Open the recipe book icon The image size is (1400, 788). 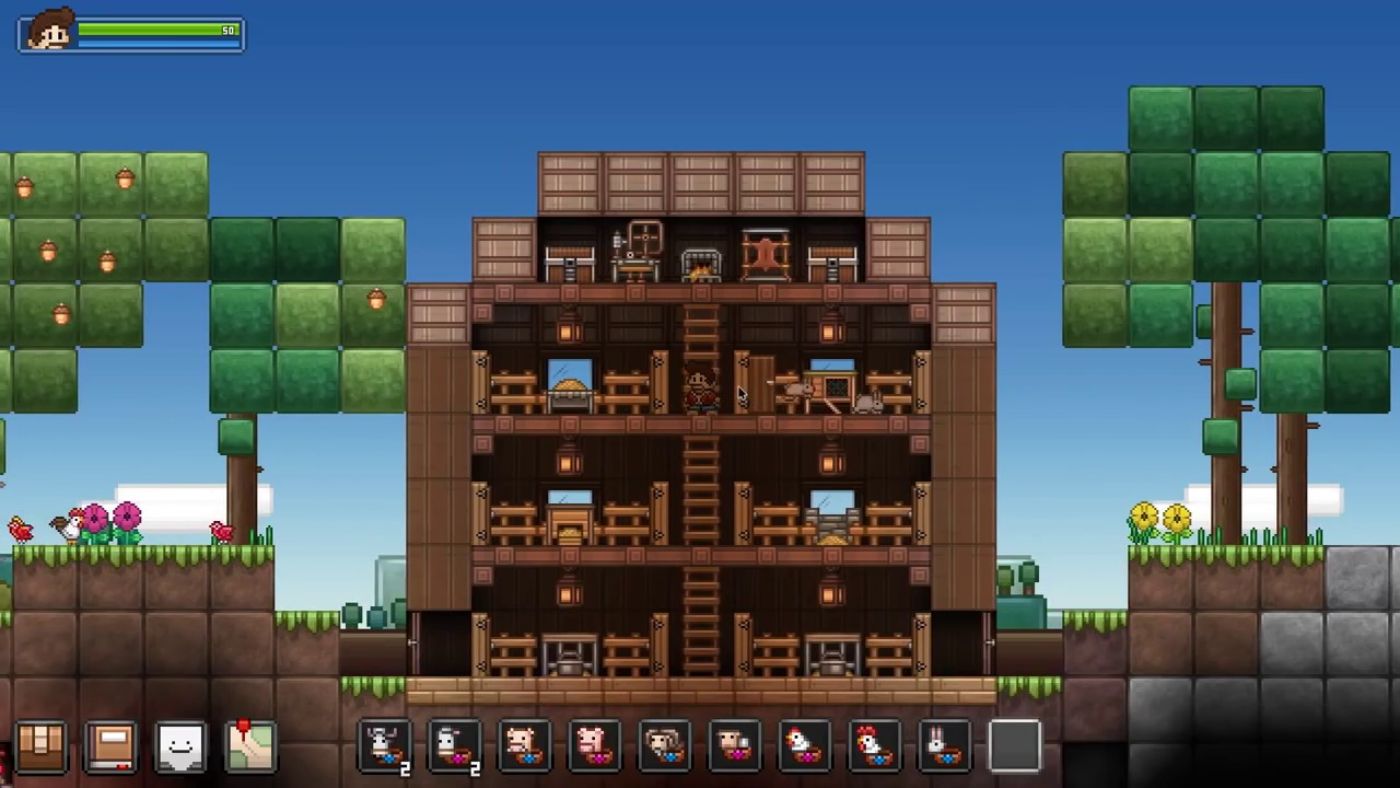108,745
